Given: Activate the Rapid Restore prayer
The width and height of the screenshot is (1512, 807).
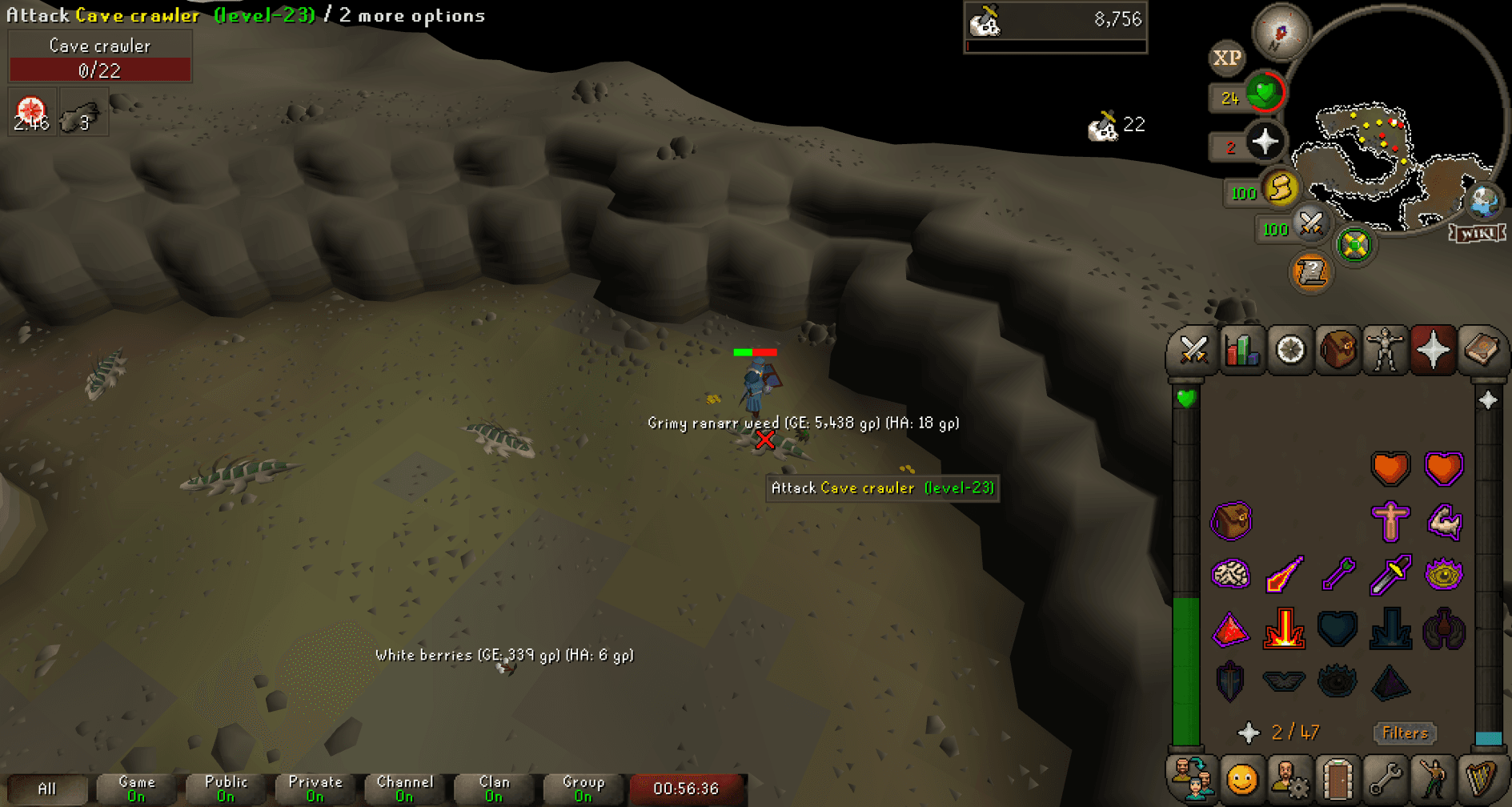Looking at the screenshot, I should [1391, 468].
